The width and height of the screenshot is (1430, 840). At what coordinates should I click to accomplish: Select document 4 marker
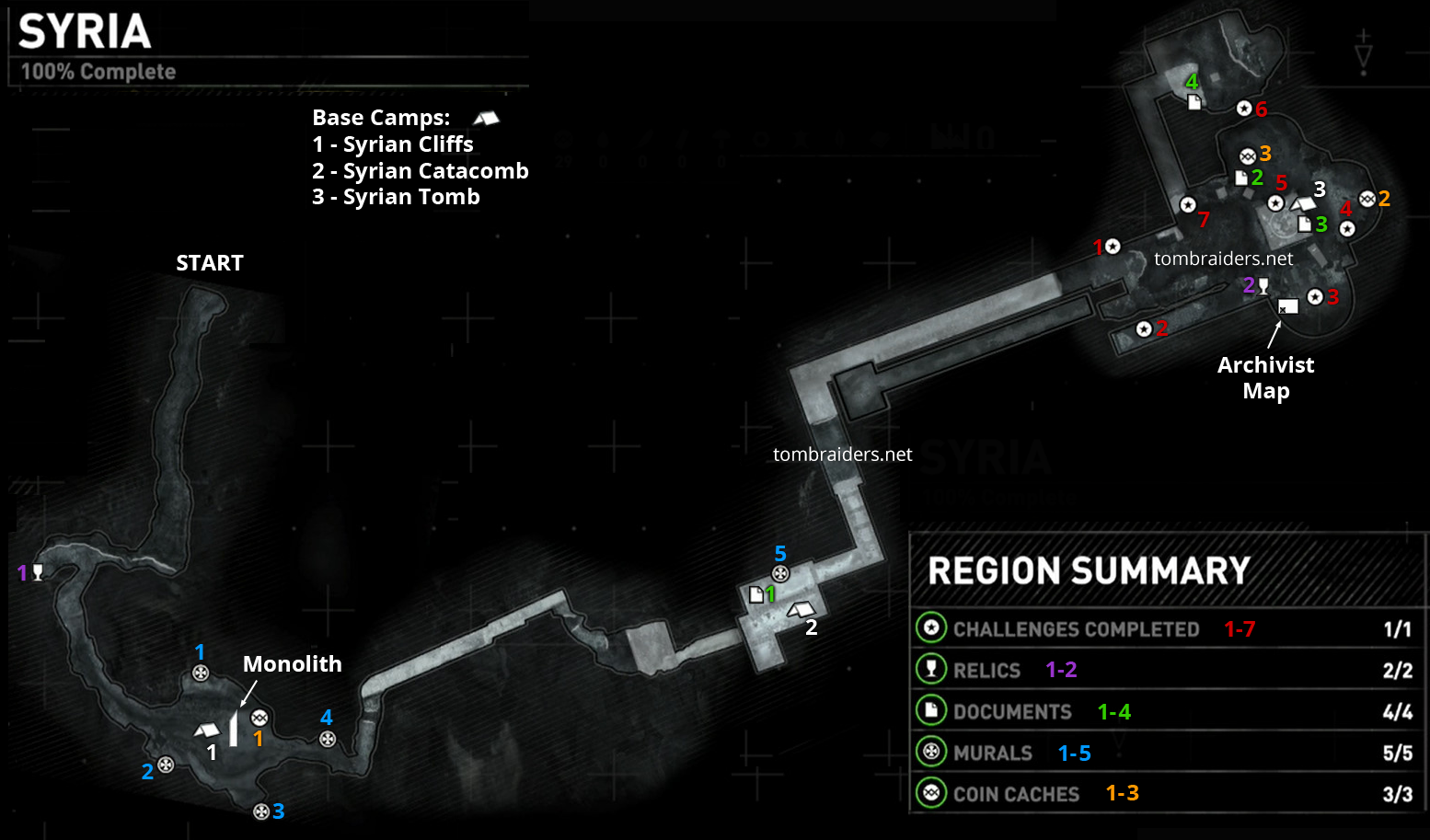click(1194, 102)
